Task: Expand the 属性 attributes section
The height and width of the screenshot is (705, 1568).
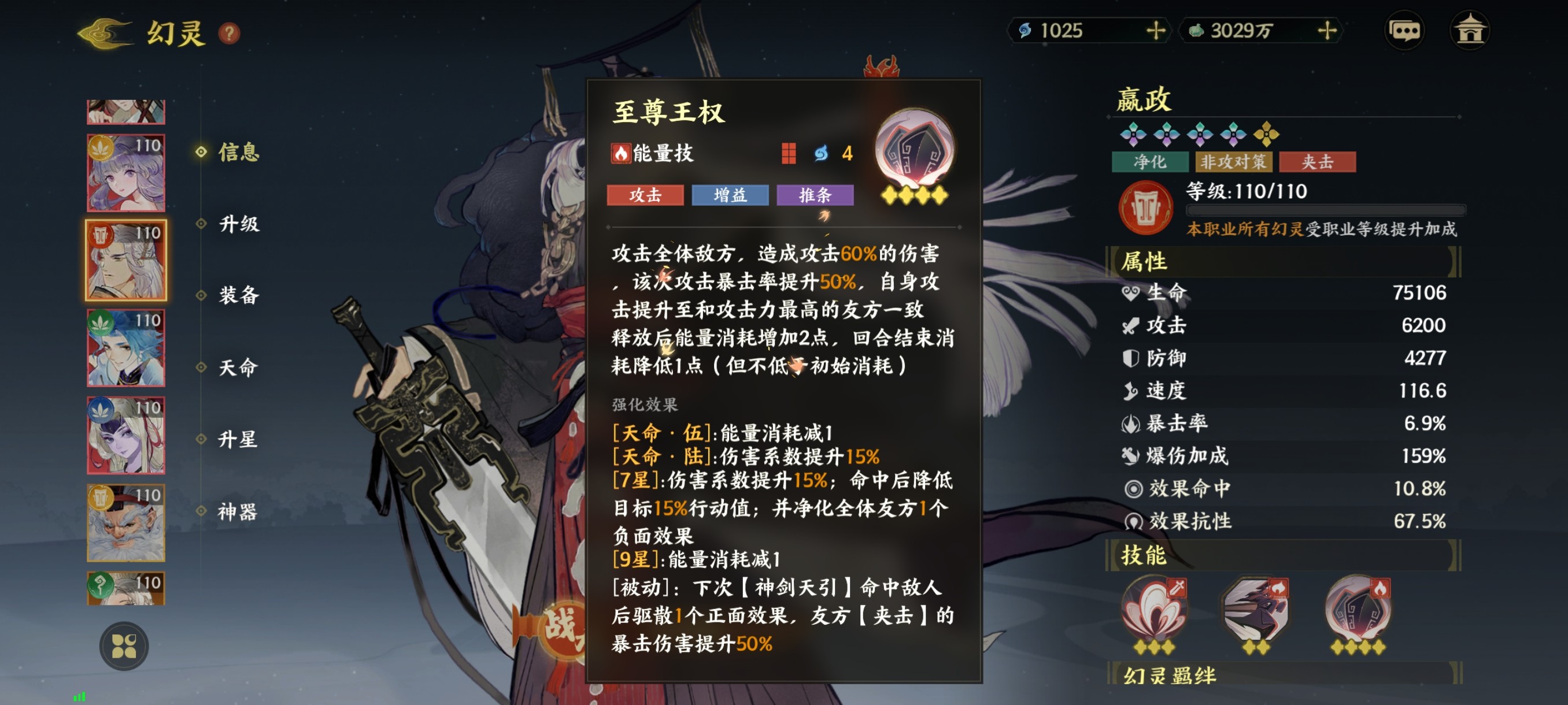Action: (x=1147, y=261)
